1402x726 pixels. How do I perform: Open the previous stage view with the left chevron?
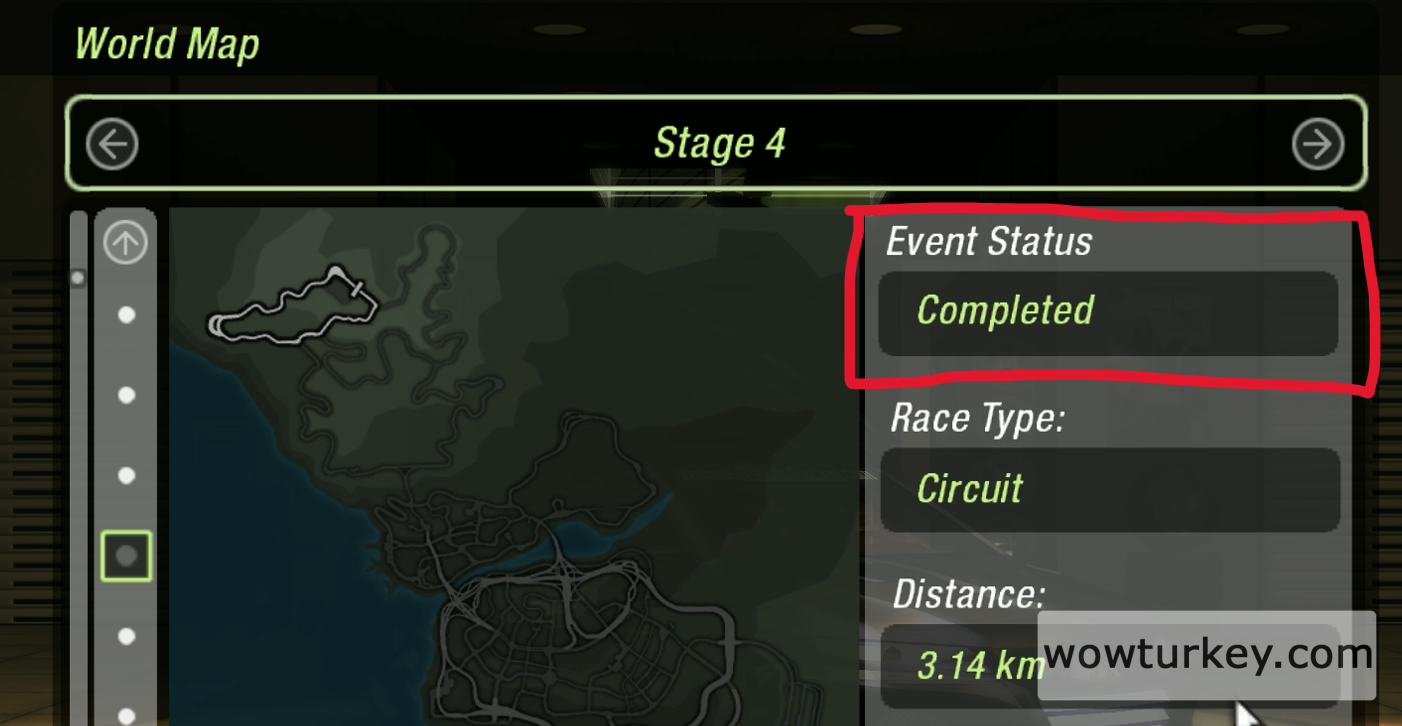tap(112, 144)
